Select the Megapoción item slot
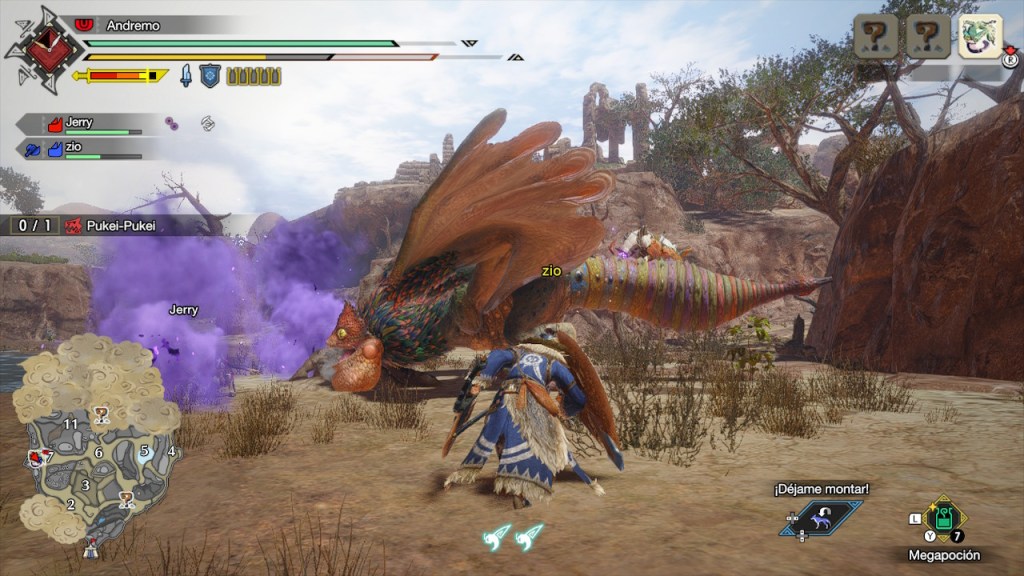1024x576 pixels. (943, 518)
